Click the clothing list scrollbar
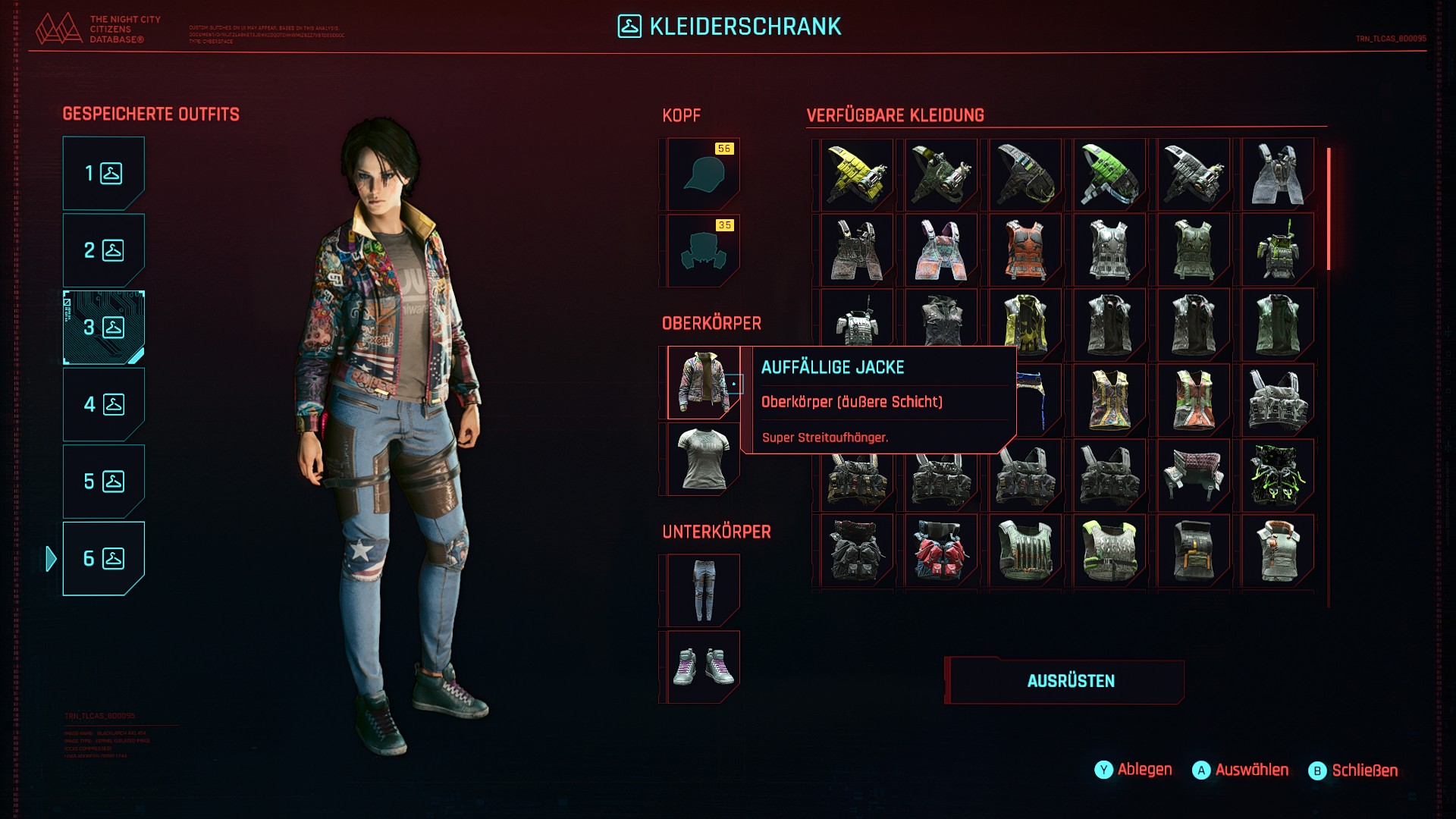Viewport: 1456px width, 819px height. pyautogui.click(x=1329, y=209)
